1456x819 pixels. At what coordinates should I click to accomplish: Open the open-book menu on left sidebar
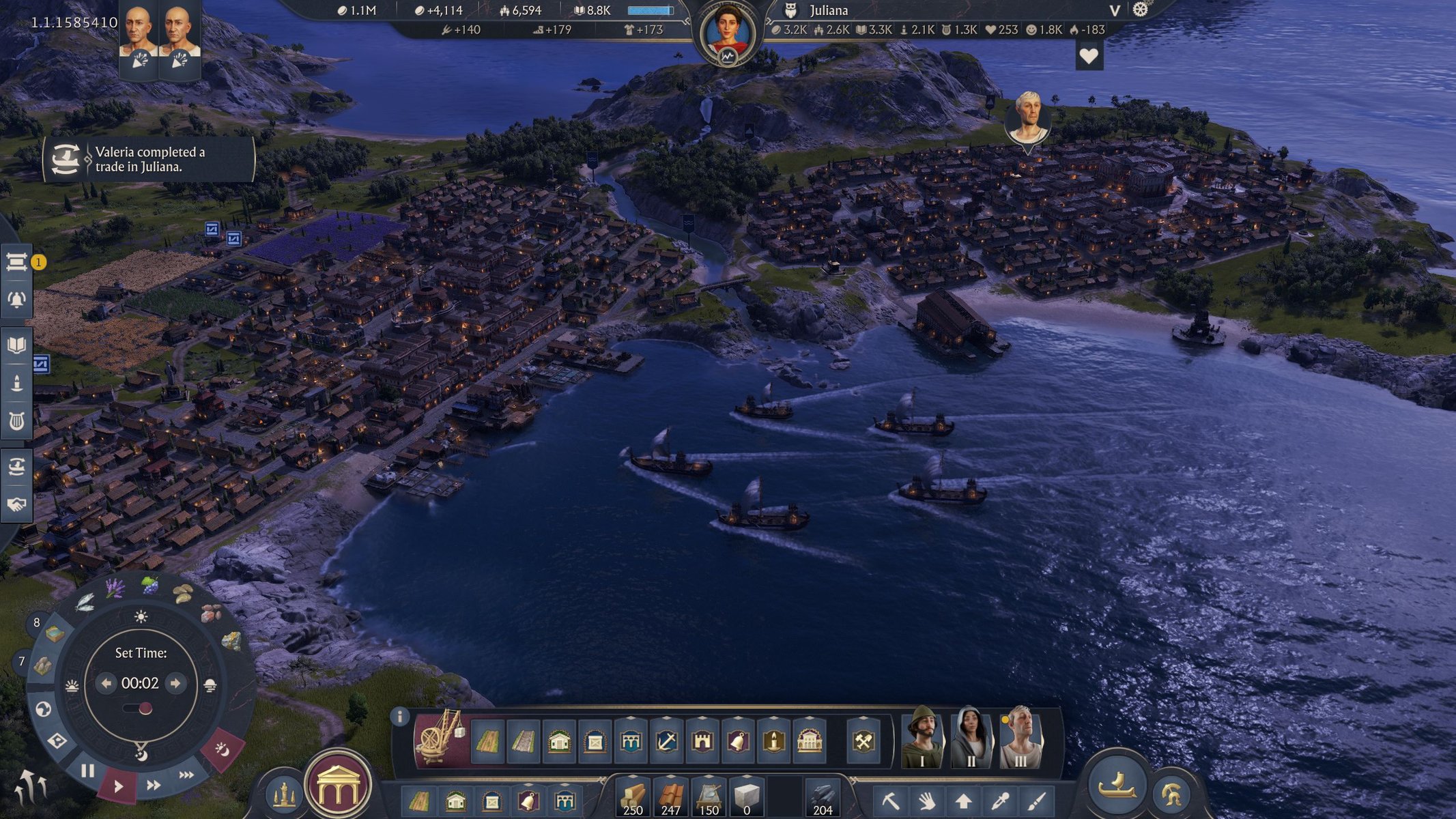(x=17, y=345)
